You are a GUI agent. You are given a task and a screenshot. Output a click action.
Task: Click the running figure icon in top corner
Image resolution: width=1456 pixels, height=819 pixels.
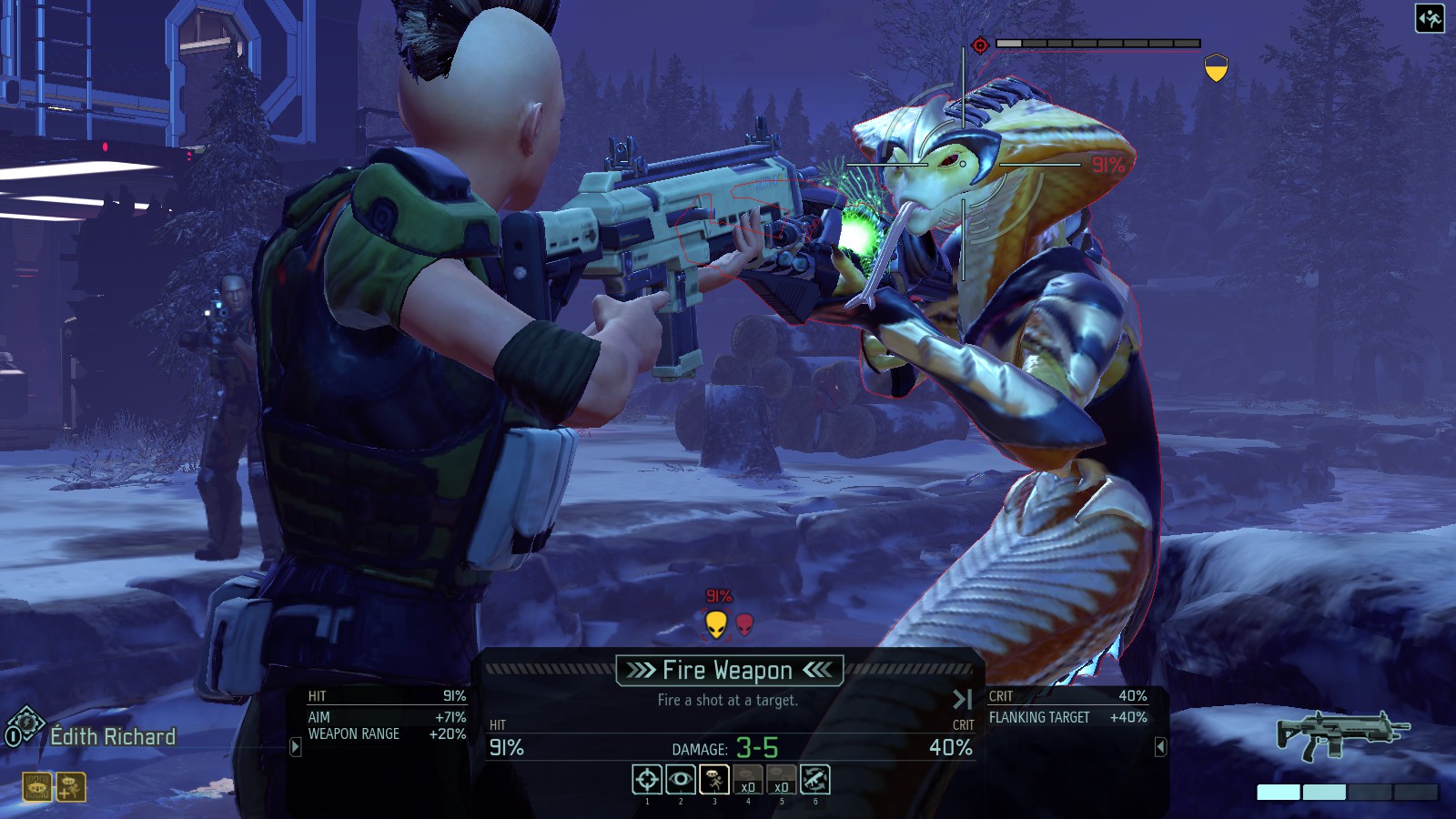(1430, 18)
